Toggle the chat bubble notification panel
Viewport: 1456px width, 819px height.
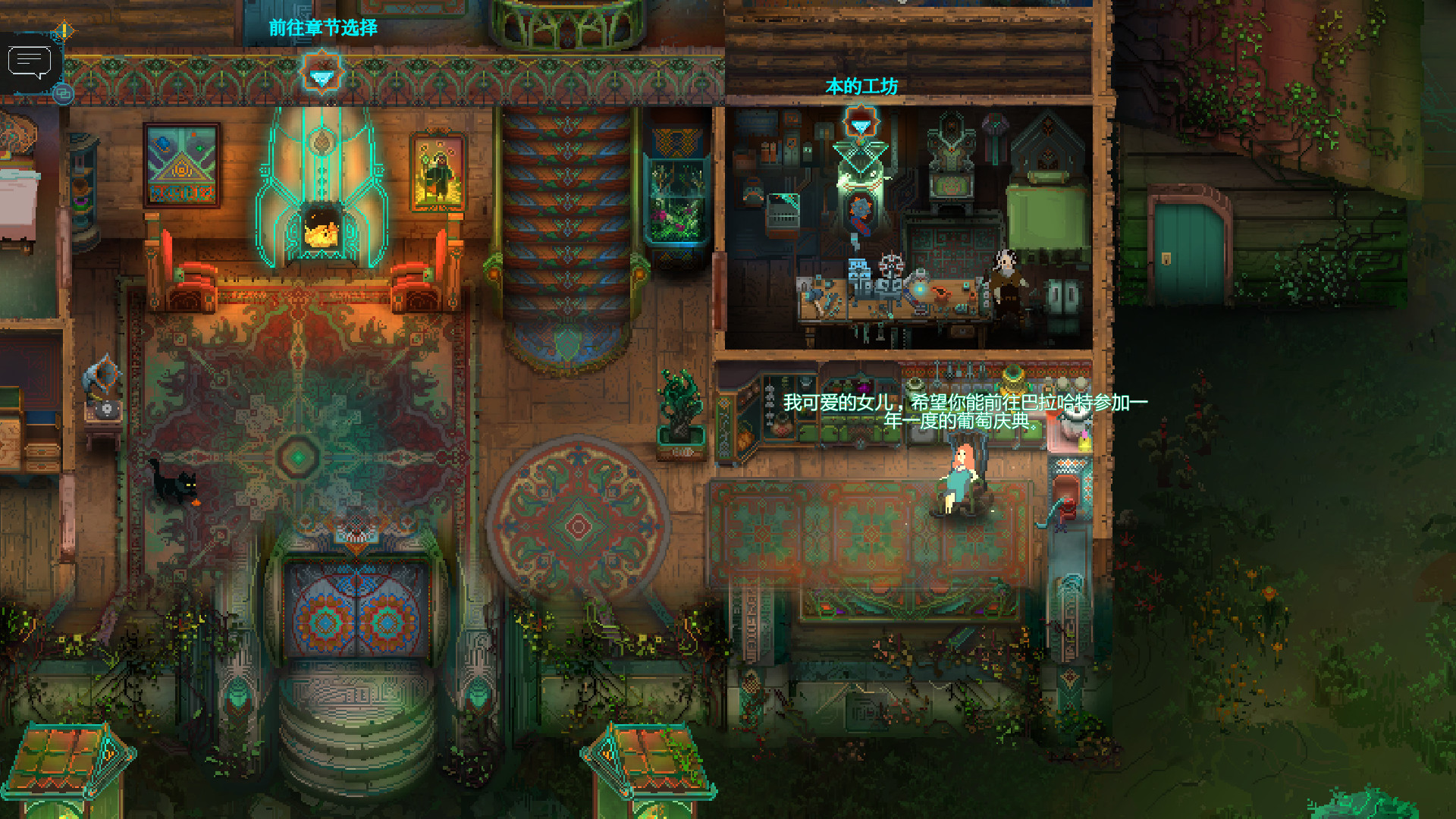tap(30, 59)
